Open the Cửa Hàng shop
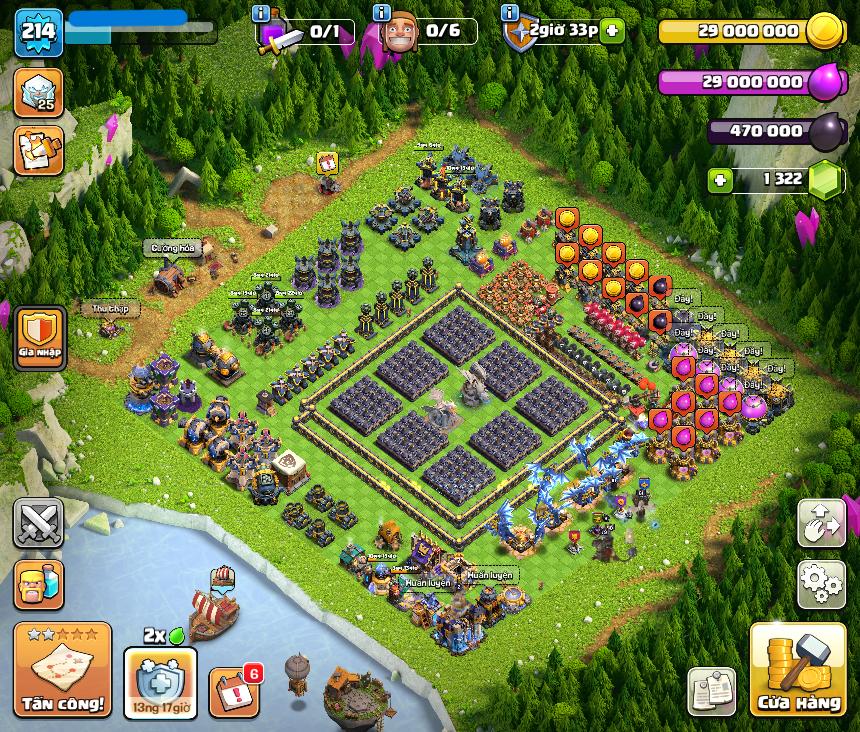The image size is (860, 732). click(797, 670)
